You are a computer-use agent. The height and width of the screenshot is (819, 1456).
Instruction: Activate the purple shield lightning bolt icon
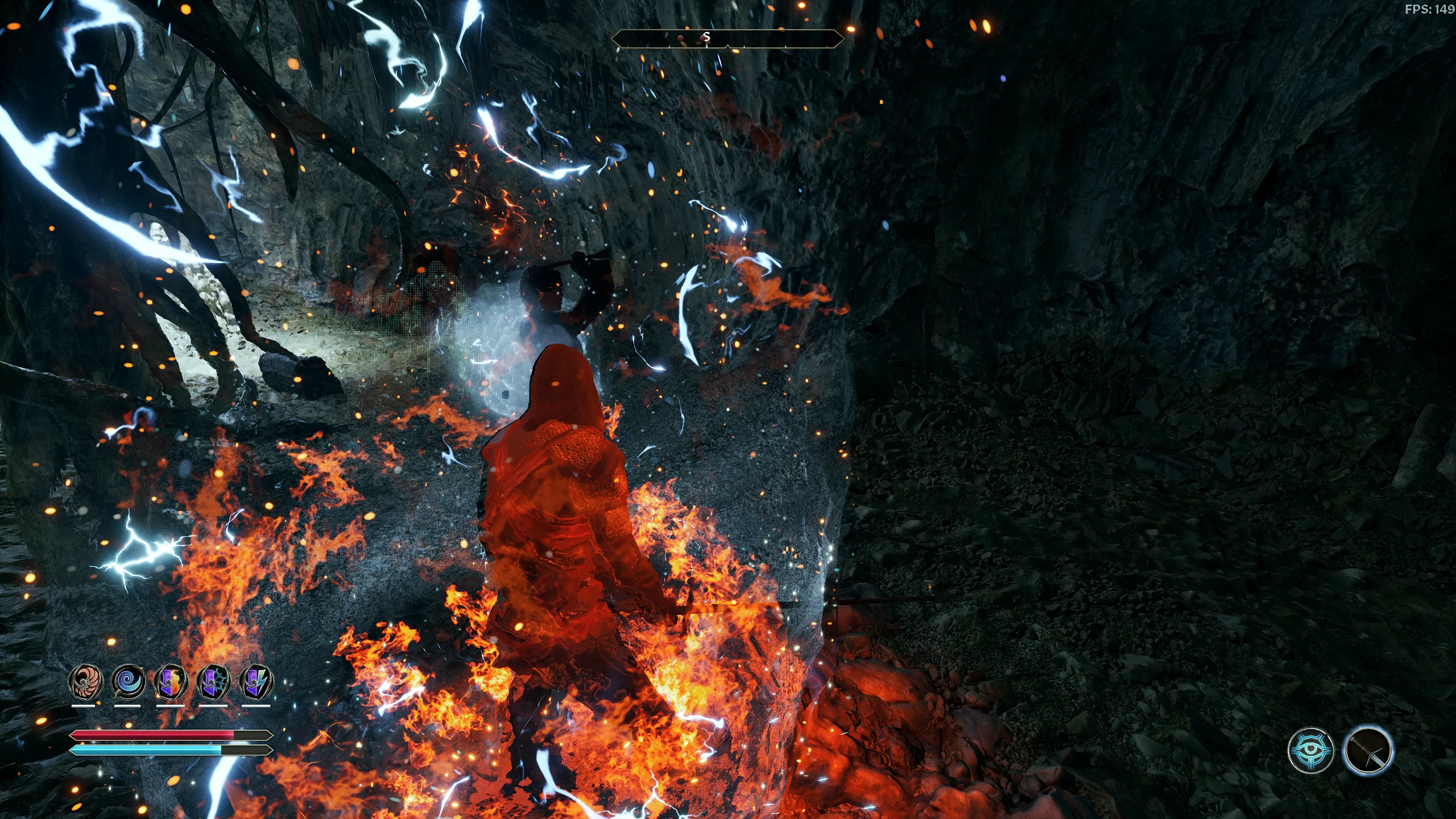pos(256,682)
